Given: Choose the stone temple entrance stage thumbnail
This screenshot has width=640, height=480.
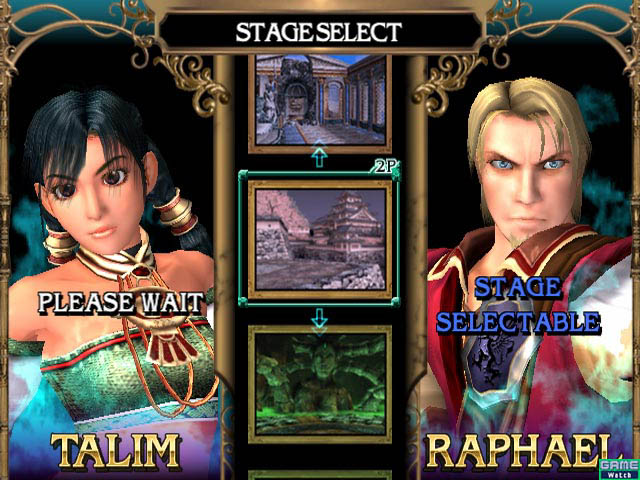Looking at the screenshot, I should pos(319,100).
